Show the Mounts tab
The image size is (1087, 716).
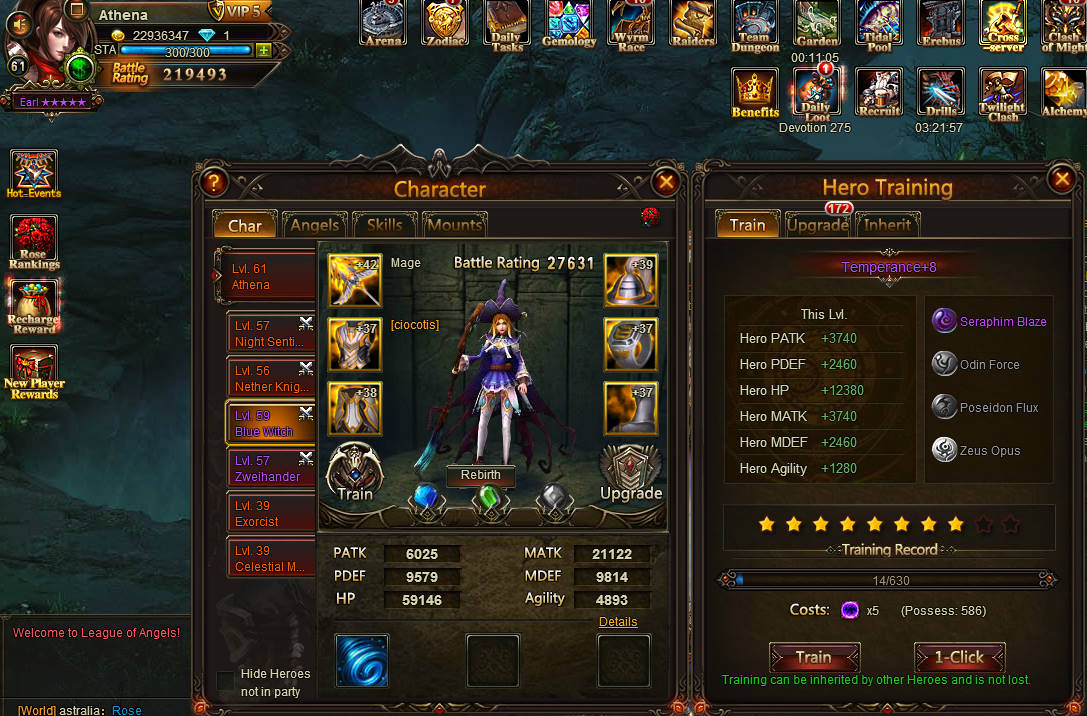point(454,225)
